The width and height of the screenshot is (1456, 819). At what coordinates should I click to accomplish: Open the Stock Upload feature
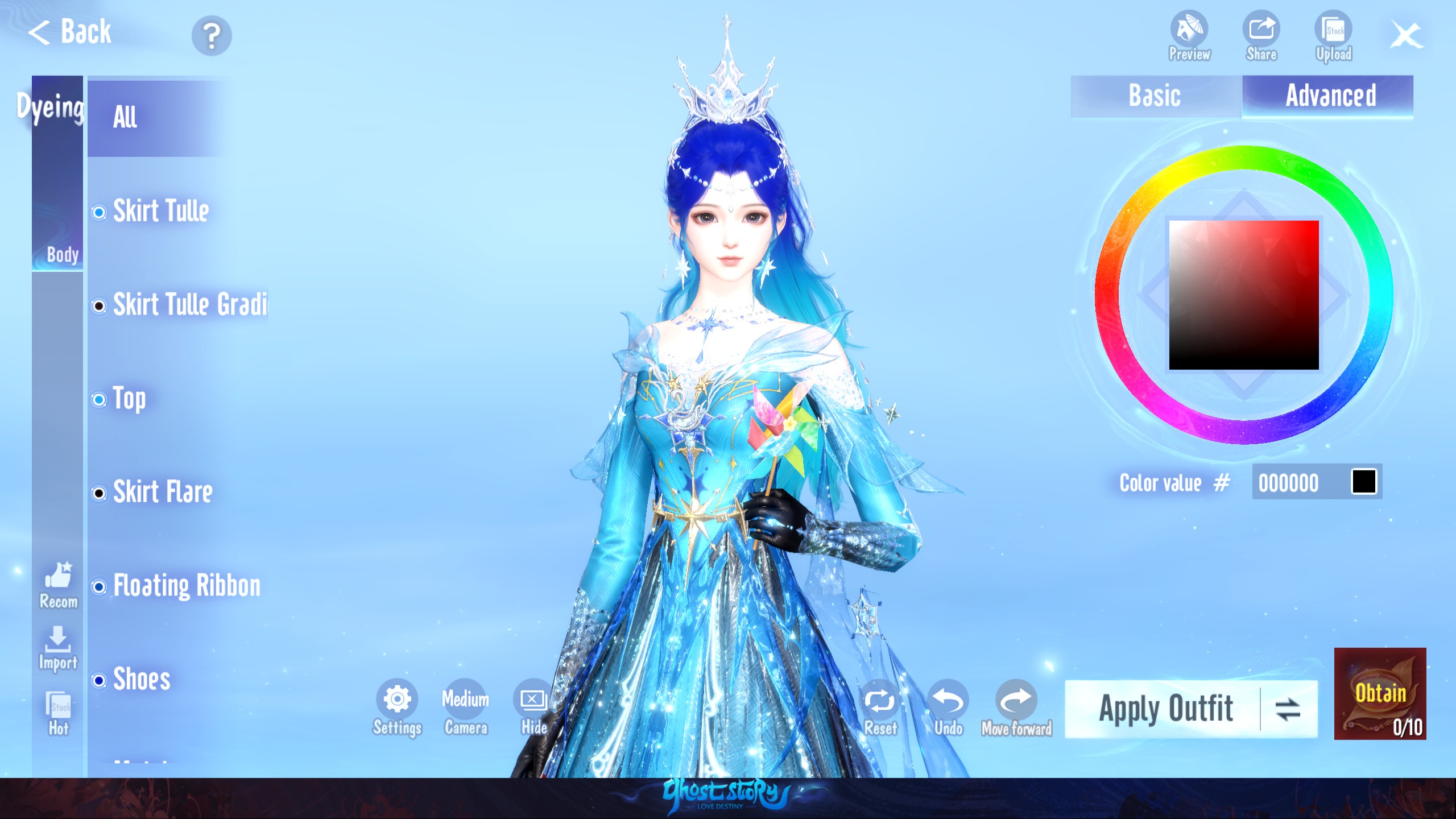click(x=1333, y=31)
